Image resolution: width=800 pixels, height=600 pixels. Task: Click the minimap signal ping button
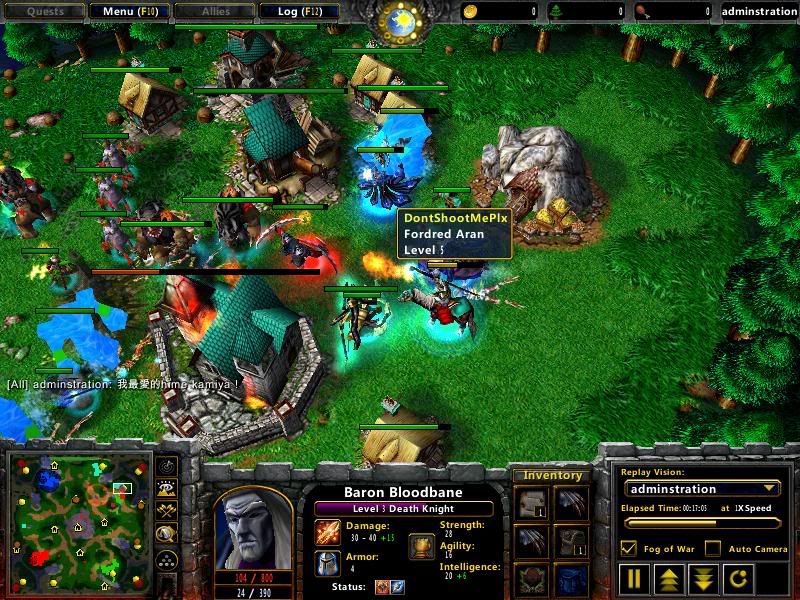[167, 466]
